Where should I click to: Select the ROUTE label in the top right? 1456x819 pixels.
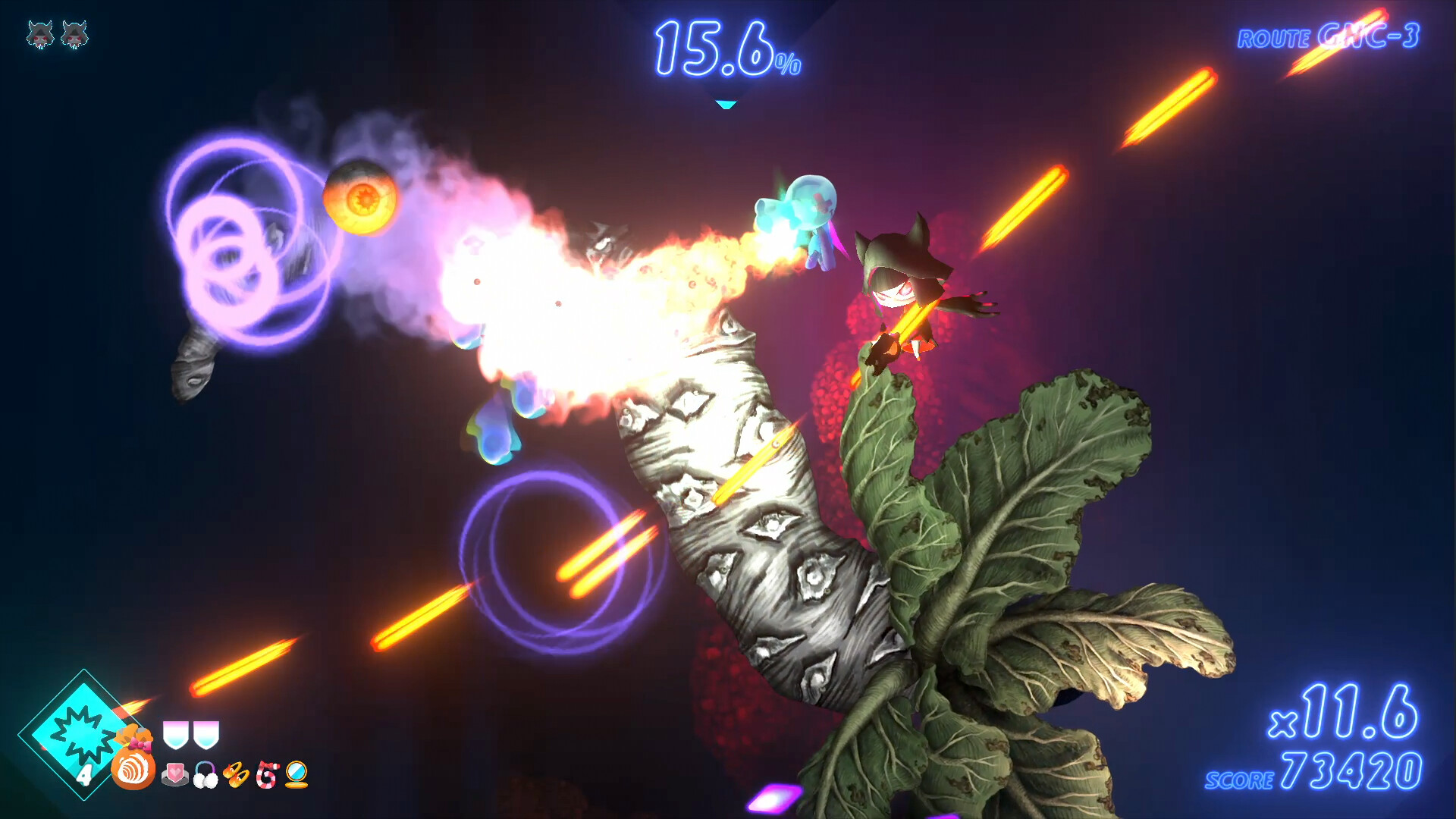[1276, 36]
